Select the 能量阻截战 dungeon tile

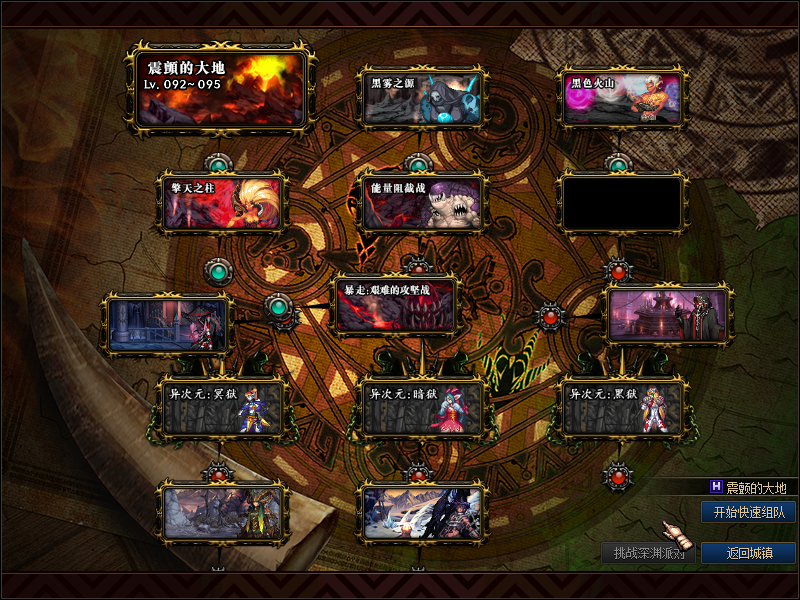point(421,203)
